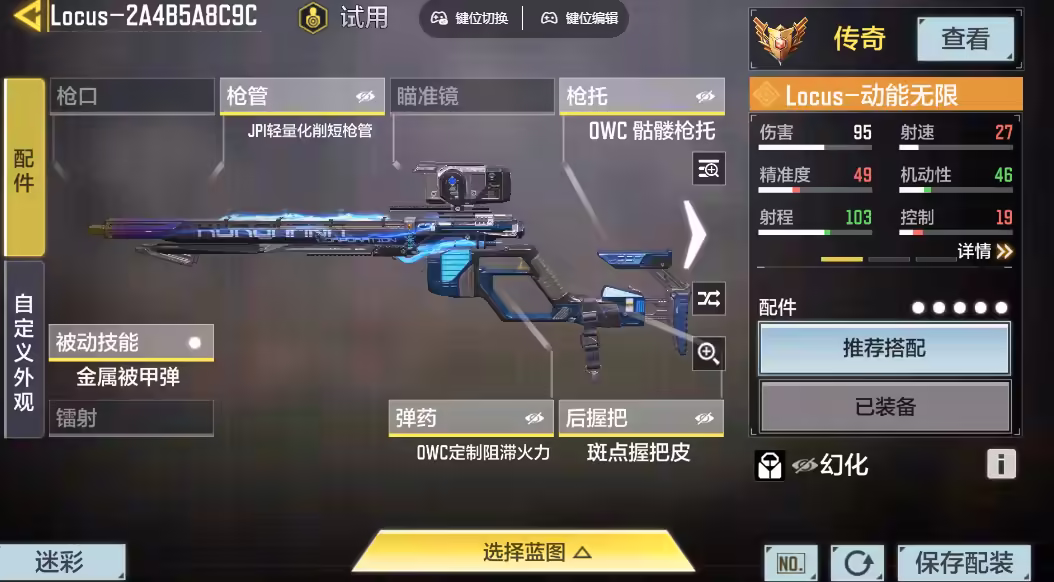The width and height of the screenshot is (1054, 582).
Task: Save the loadout with 保存配装
Action: pyautogui.click(x=963, y=562)
